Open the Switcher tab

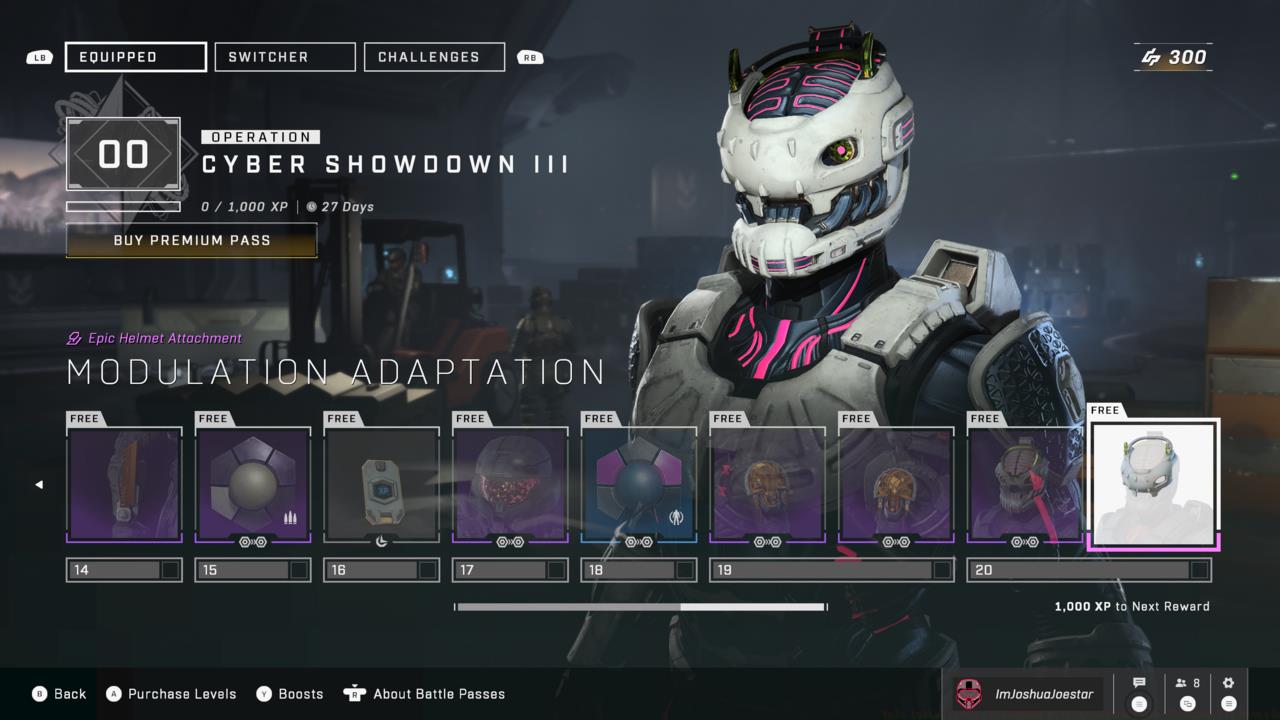[x=285, y=57]
